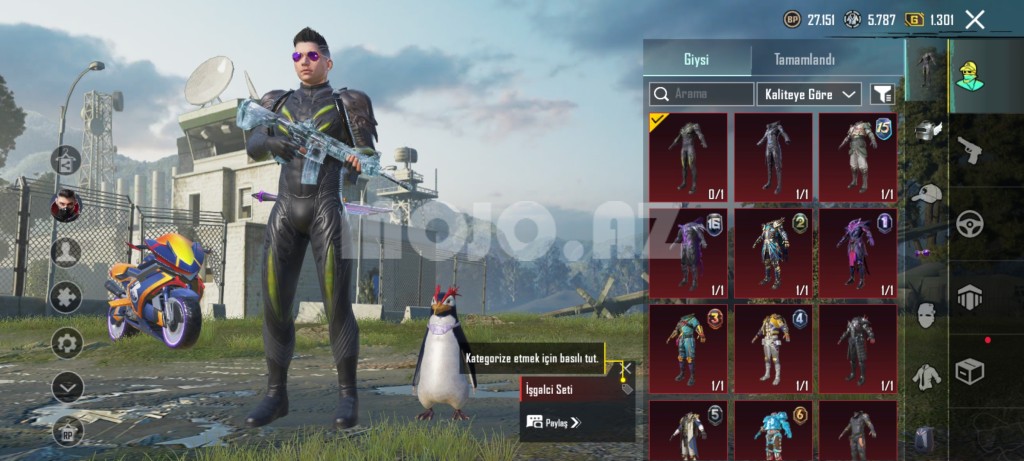Click the Arama search field

701,94
